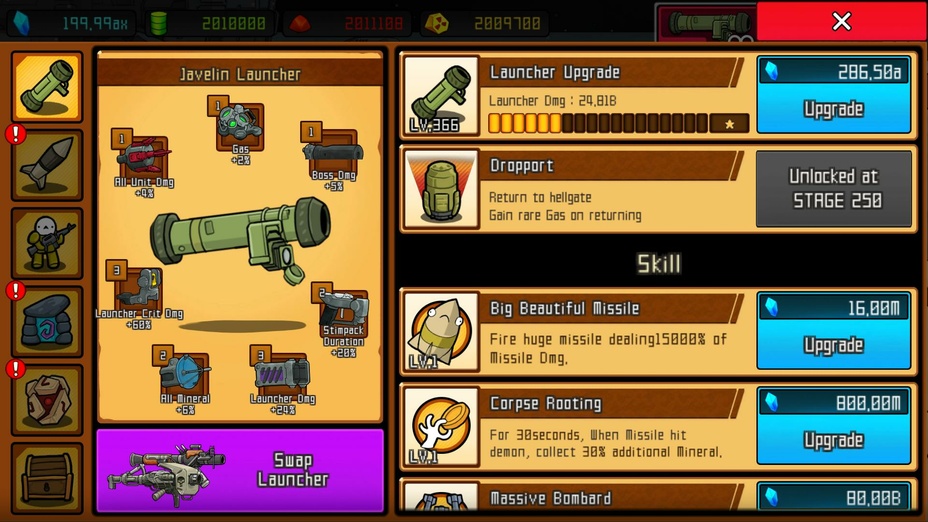The image size is (928, 522).
Task: Select the All Mineral +6% part
Action: 184,372
